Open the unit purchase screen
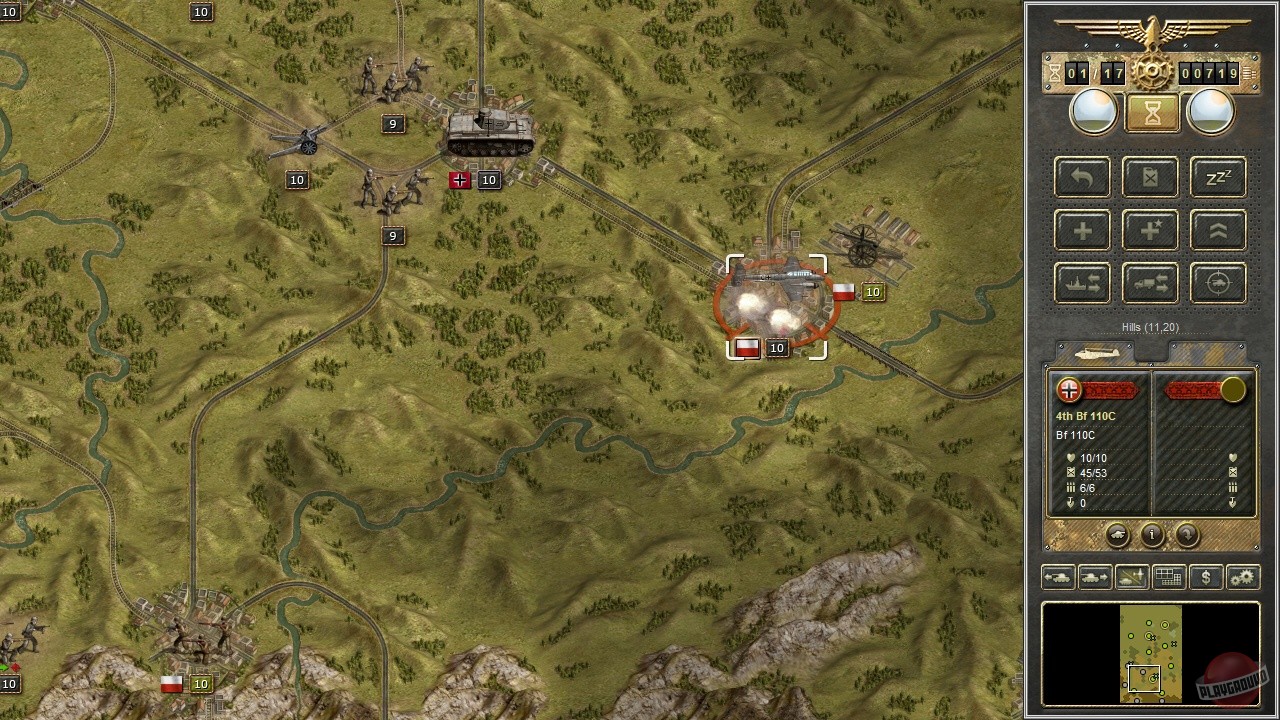This screenshot has height=720, width=1280. (x=1205, y=577)
